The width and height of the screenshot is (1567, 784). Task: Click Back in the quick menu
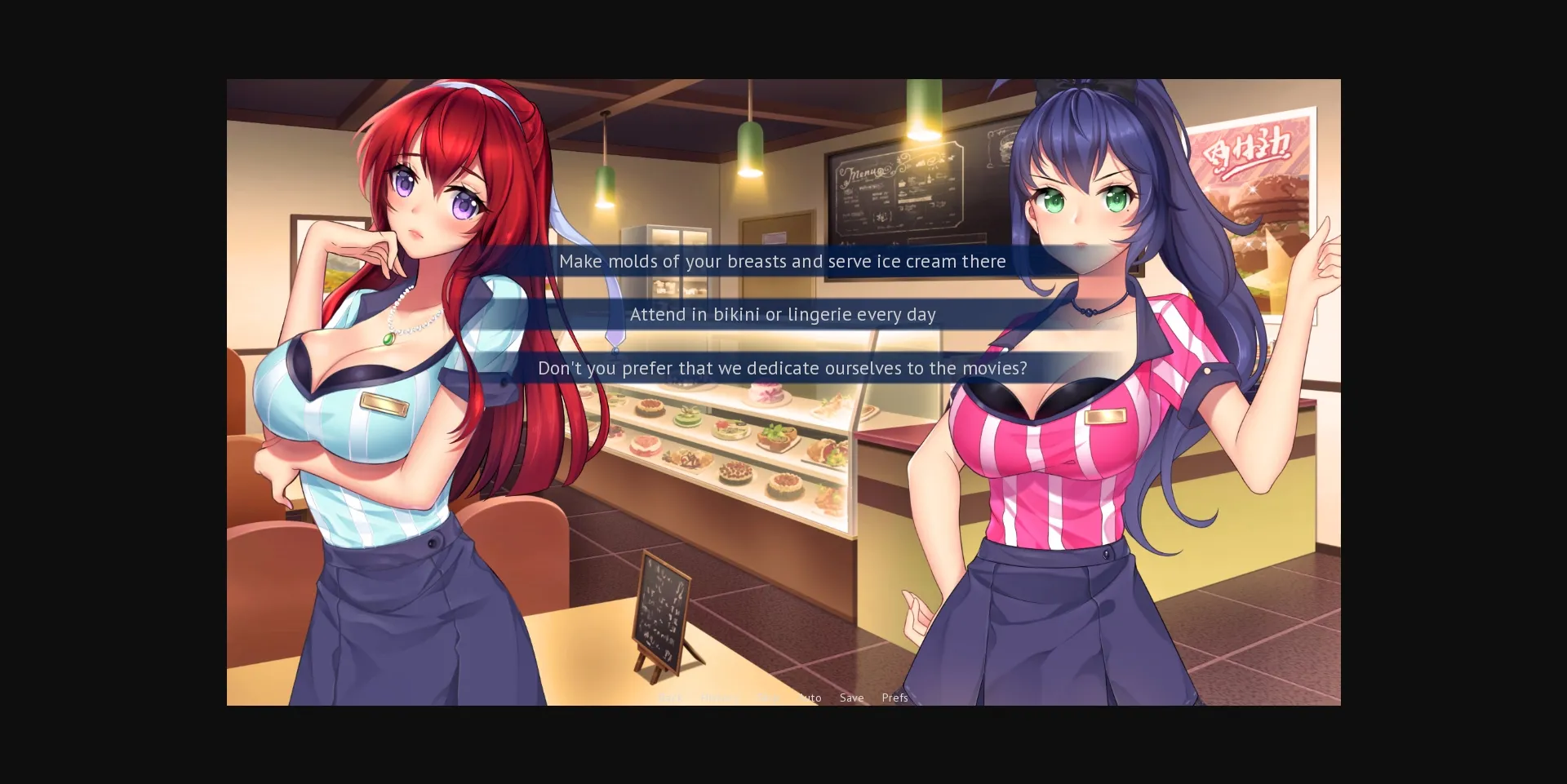671,698
